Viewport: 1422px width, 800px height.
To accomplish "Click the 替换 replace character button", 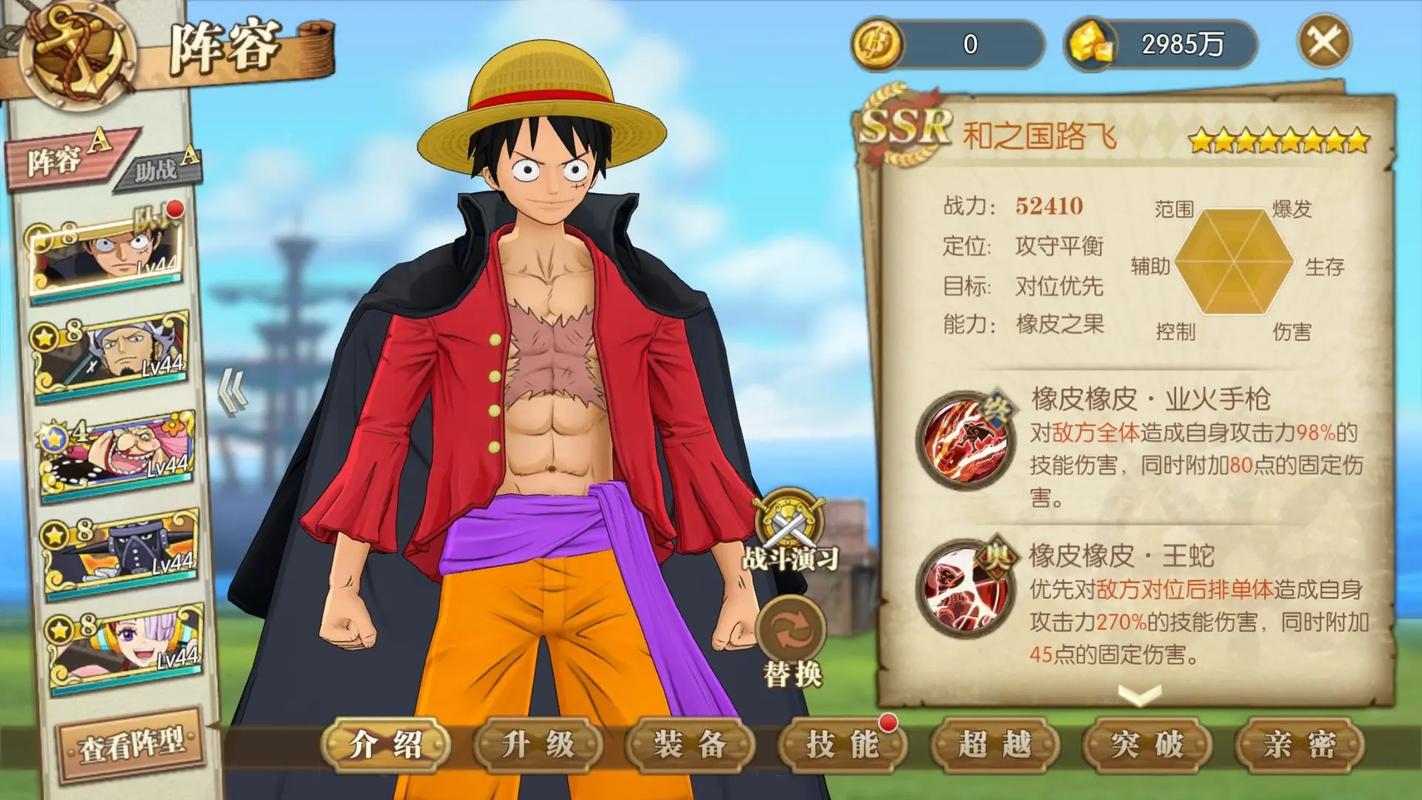I will pos(791,640).
